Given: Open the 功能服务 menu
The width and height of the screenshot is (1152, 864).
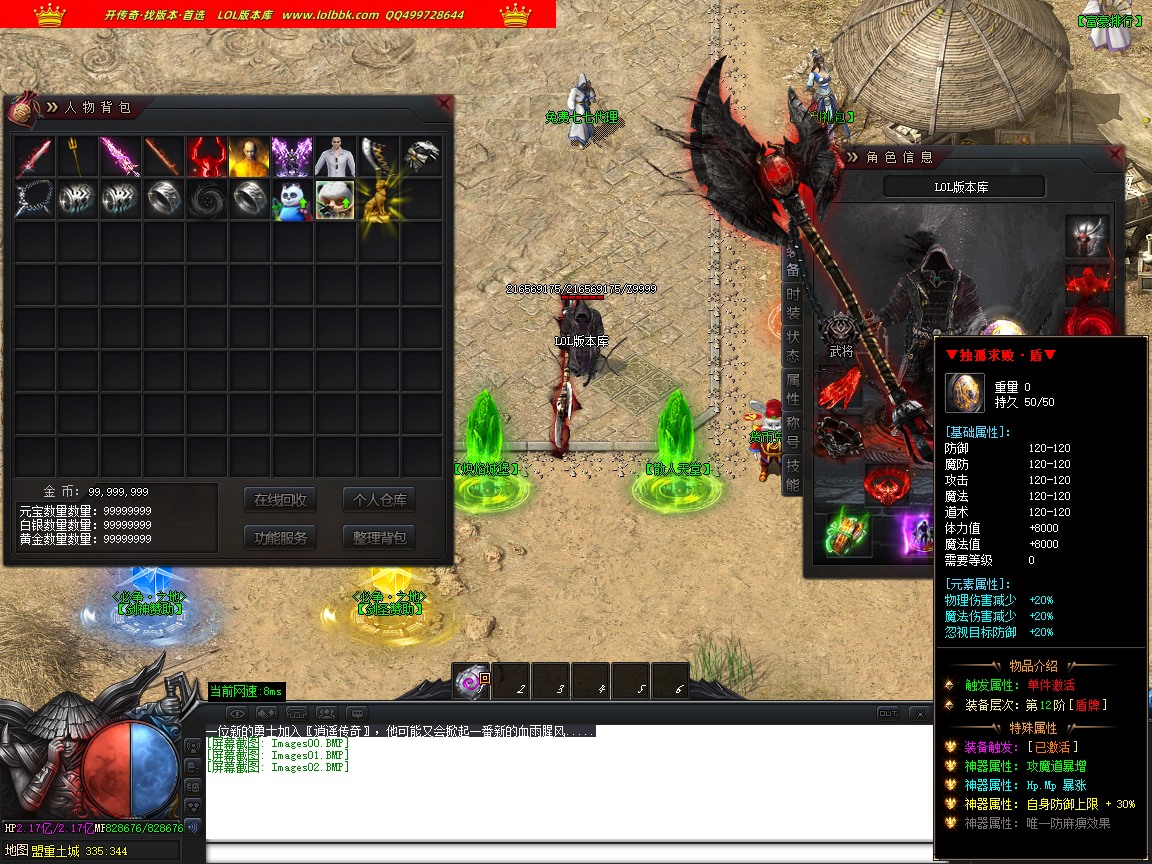Looking at the screenshot, I should click(280, 538).
